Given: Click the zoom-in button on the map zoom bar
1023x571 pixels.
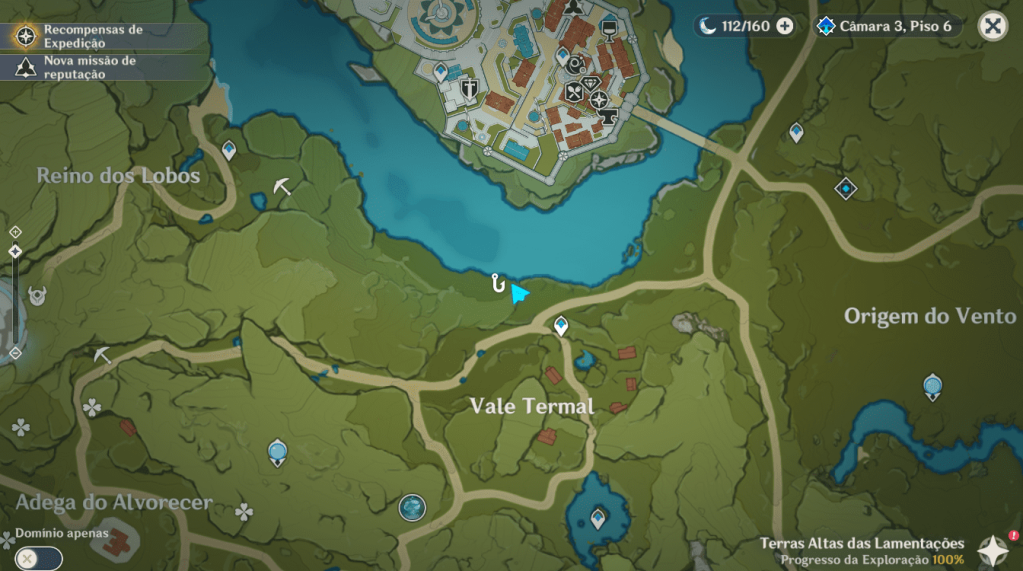Looking at the screenshot, I should click(15, 232).
